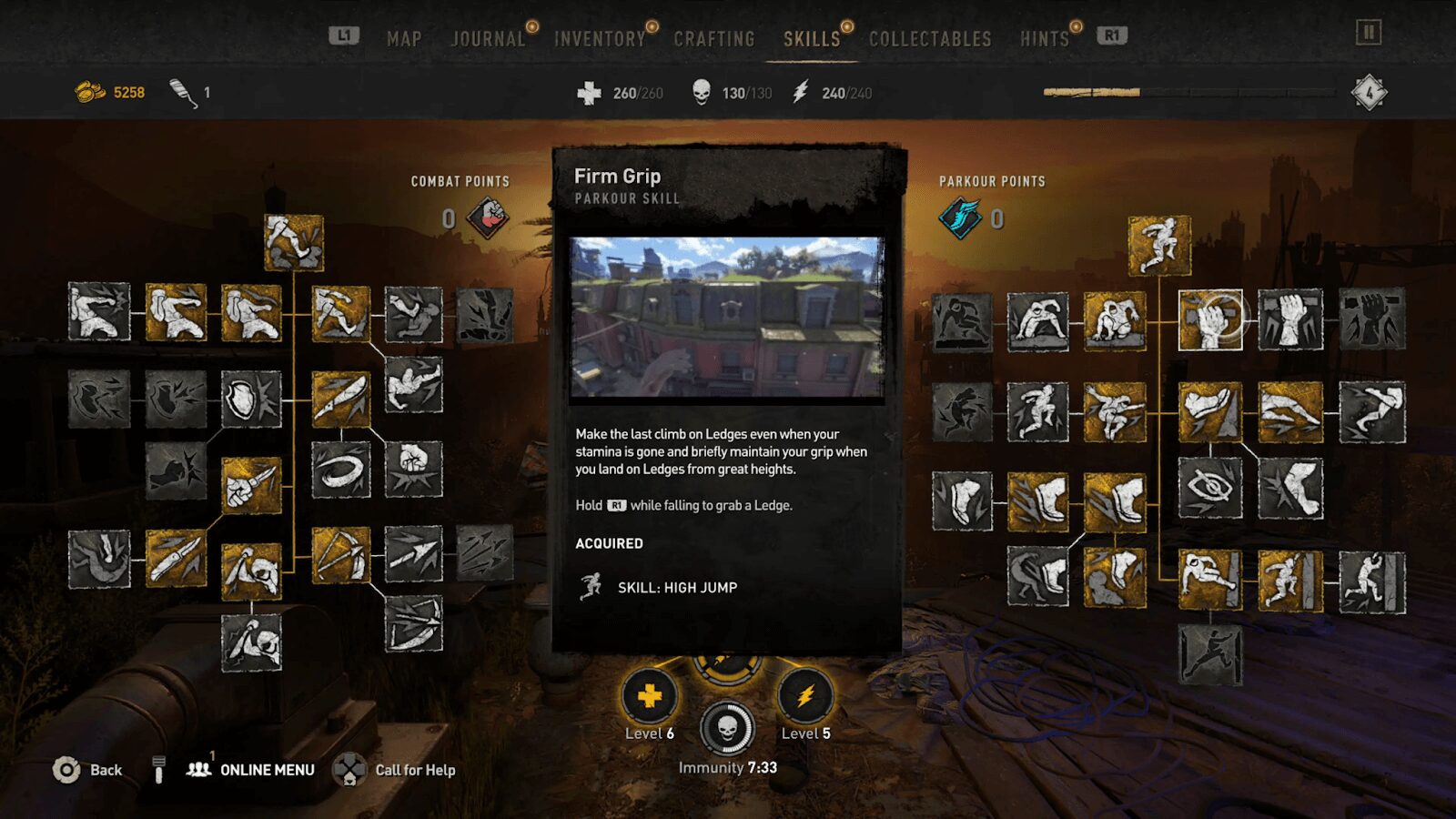Choose Call for Help

click(x=395, y=770)
